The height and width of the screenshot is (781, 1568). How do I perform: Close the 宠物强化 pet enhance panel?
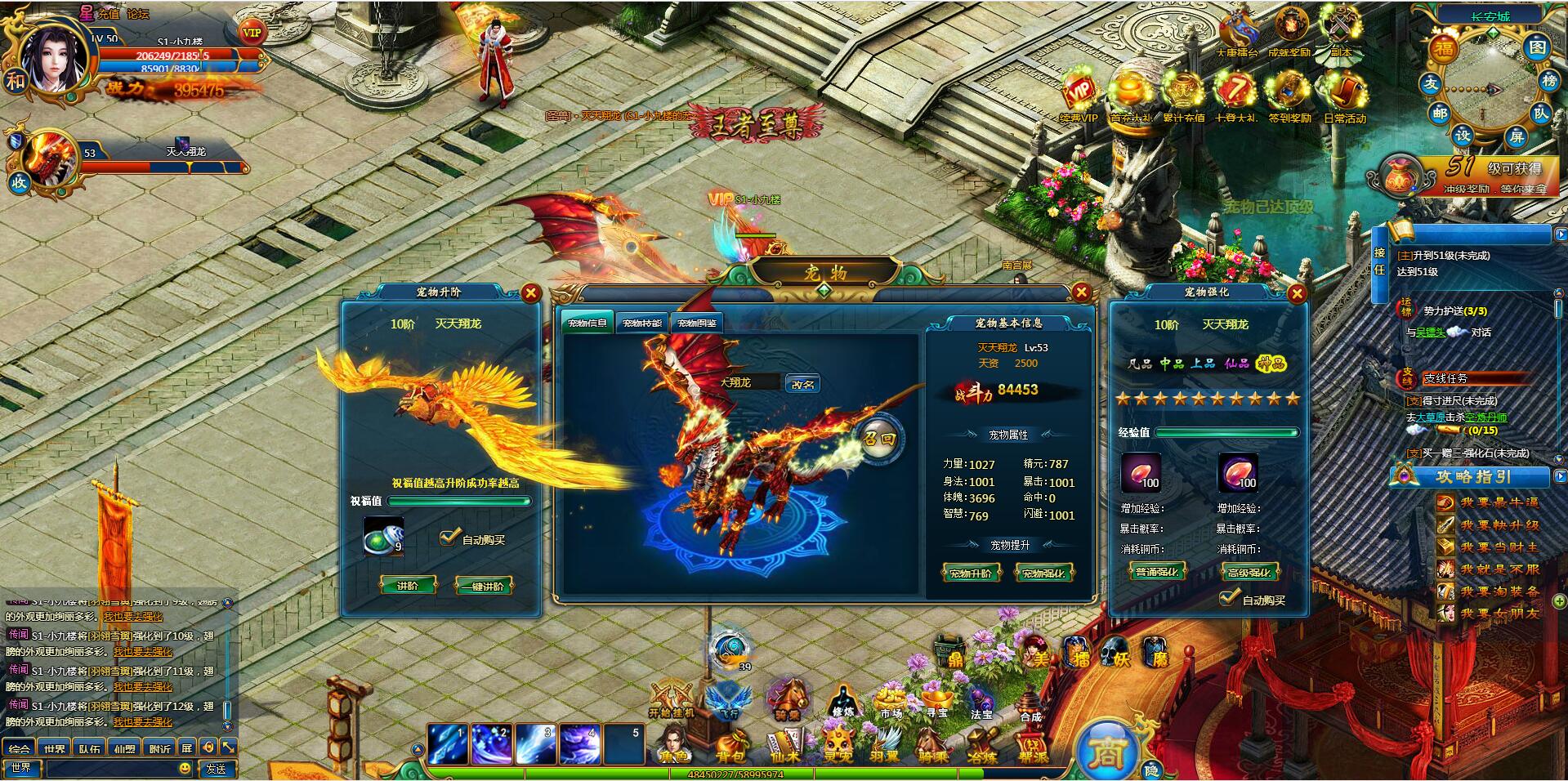point(1297,294)
